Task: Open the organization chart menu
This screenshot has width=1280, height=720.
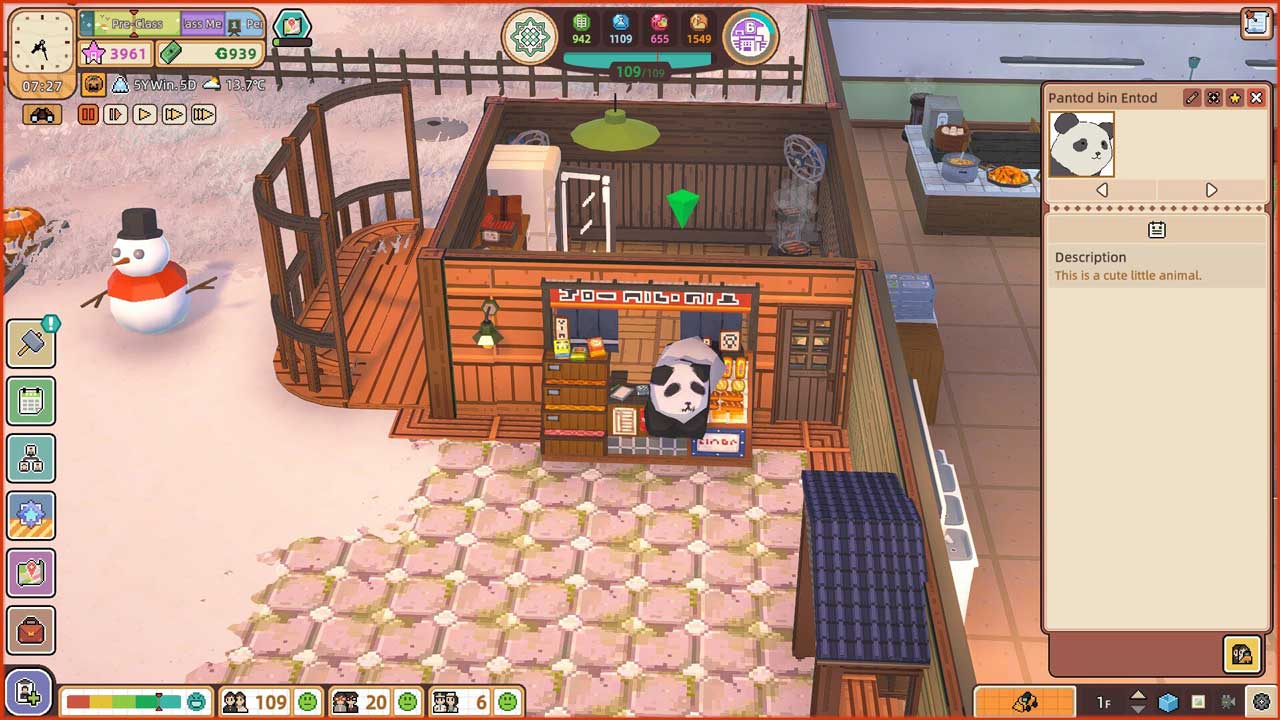Action: click(x=31, y=459)
